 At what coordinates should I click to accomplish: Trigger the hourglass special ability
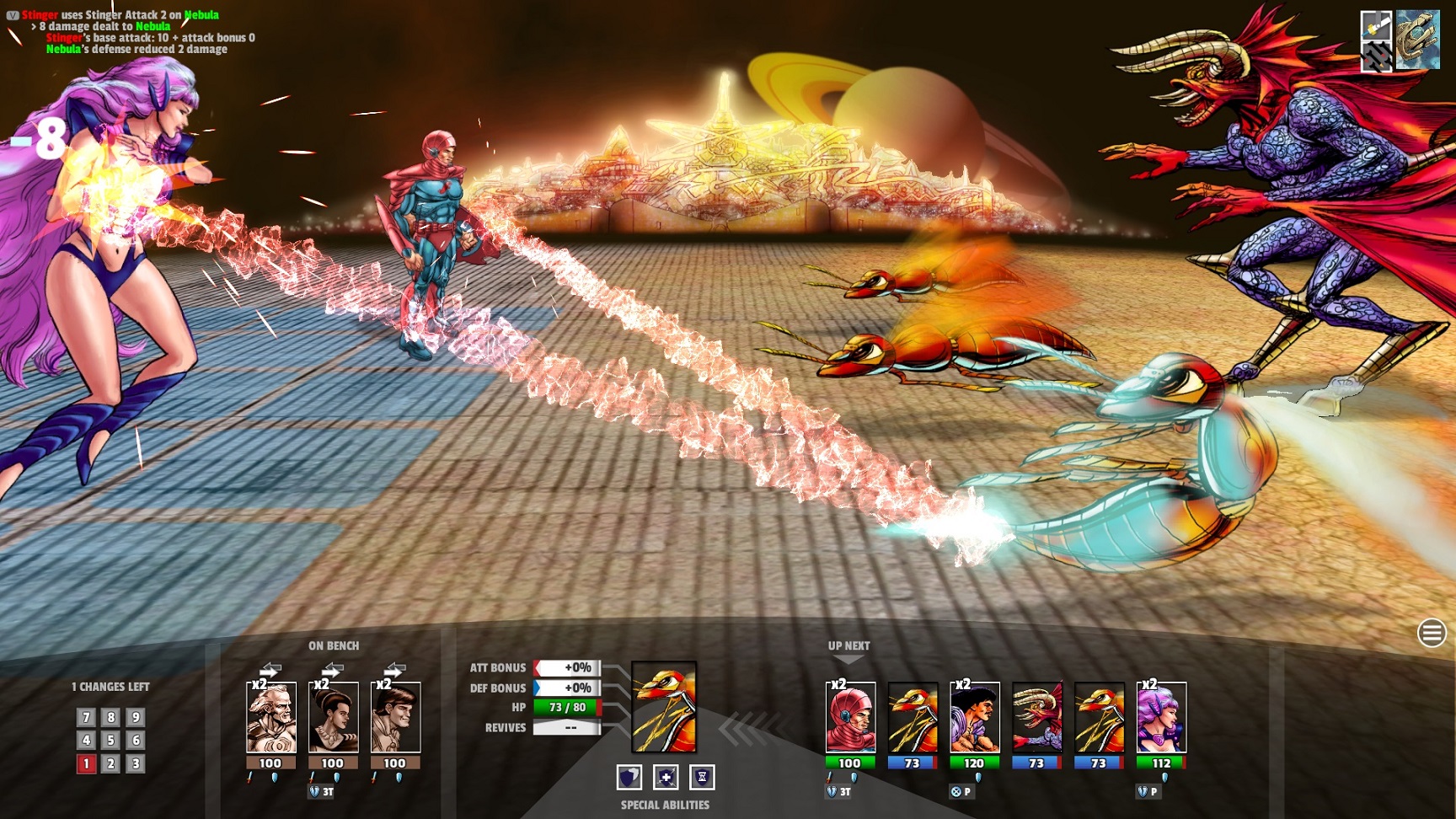tap(702, 777)
